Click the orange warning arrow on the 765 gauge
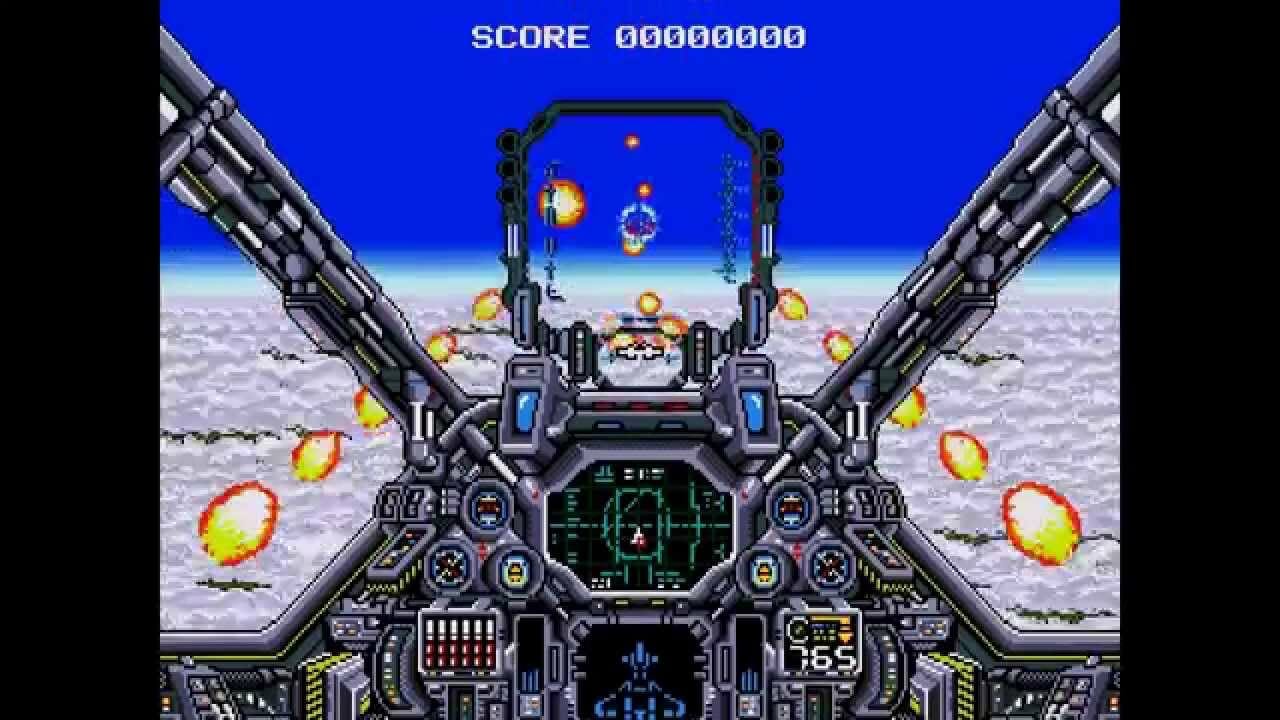The image size is (1280, 720). [845, 635]
